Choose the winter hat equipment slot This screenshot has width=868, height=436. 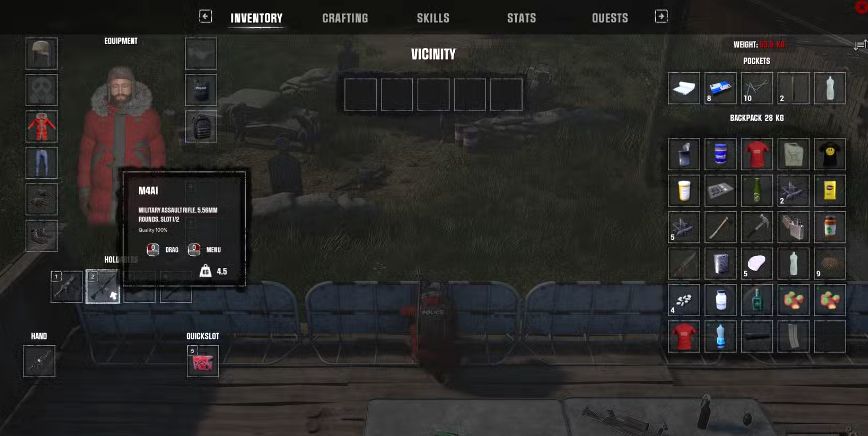click(x=42, y=54)
